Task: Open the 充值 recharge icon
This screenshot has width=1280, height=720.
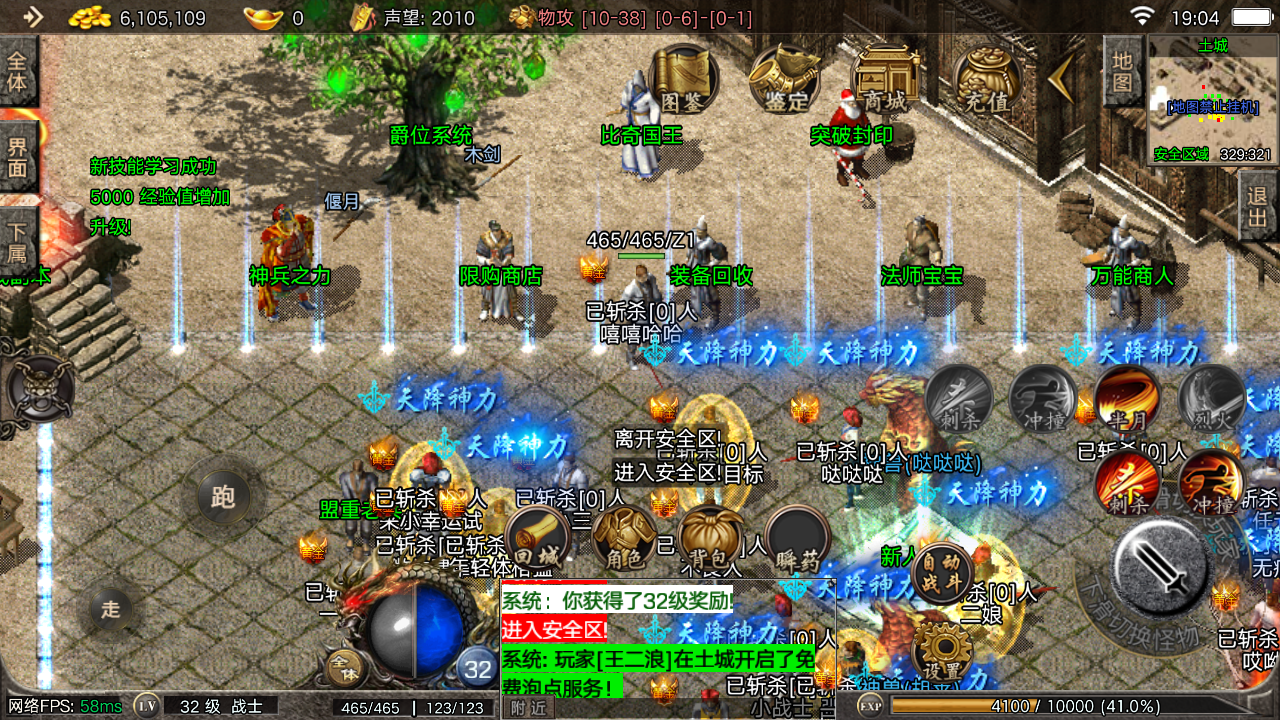Action: (x=987, y=78)
